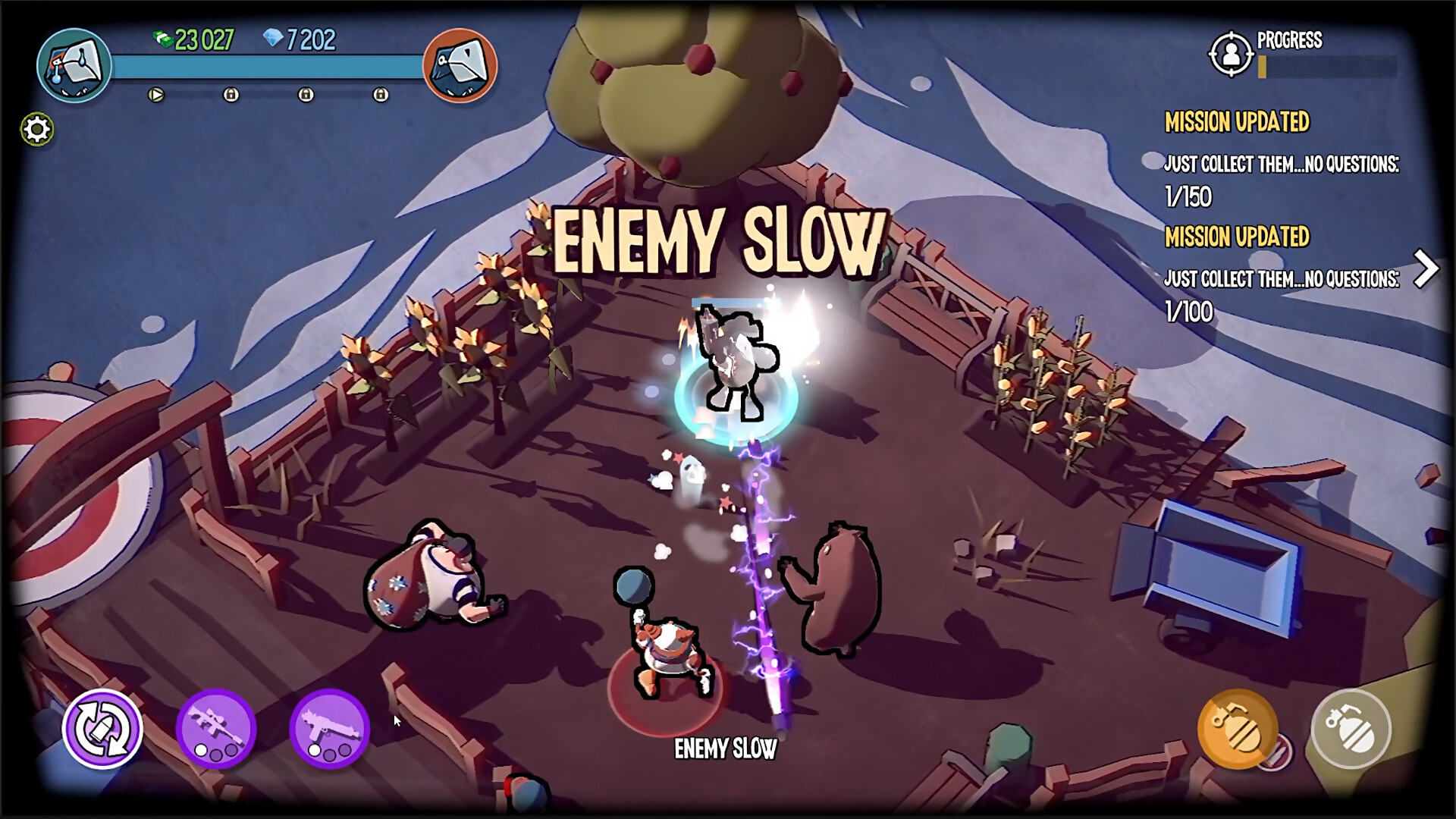Screen dimensions: 1456x819
Task: Click the first locked milestone padlock
Action: click(x=230, y=94)
